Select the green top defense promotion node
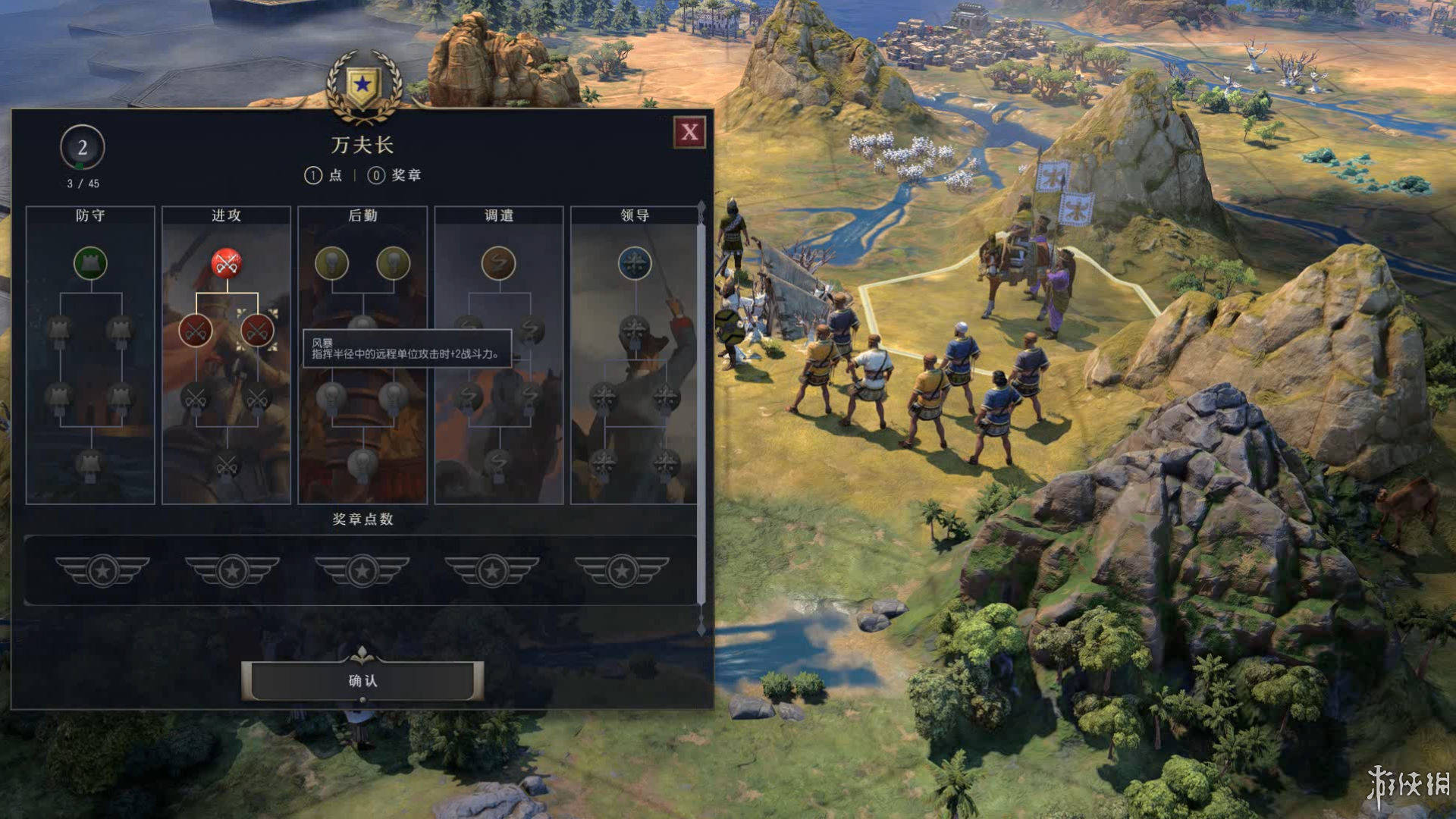1456x819 pixels. pos(90,263)
